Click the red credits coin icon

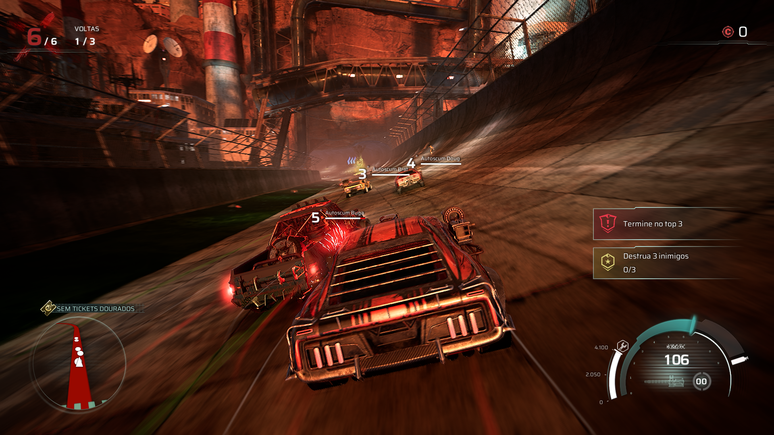coord(727,32)
